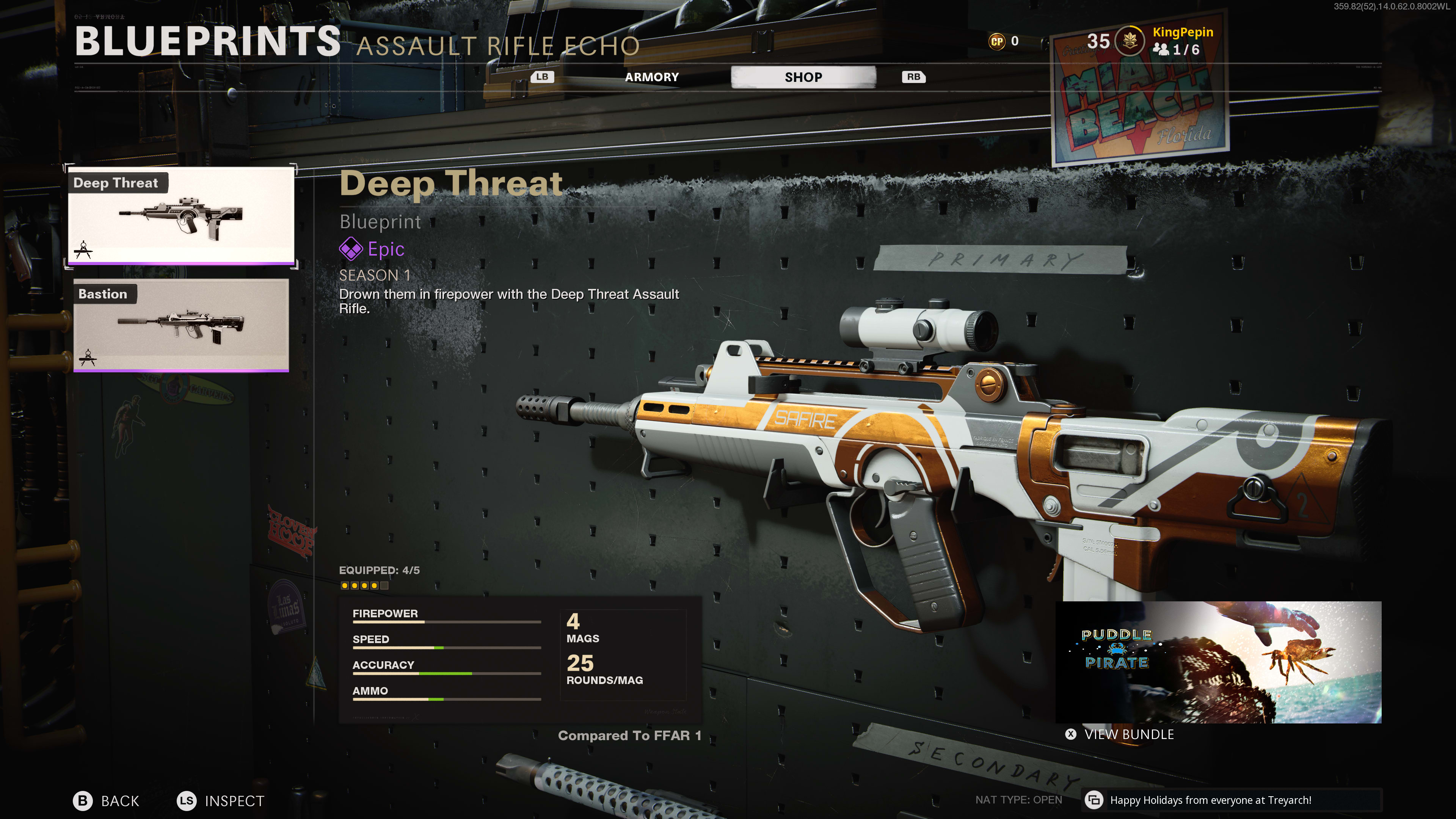This screenshot has height=819, width=1456.
Task: Switch to the Armory tab
Action: click(x=651, y=77)
